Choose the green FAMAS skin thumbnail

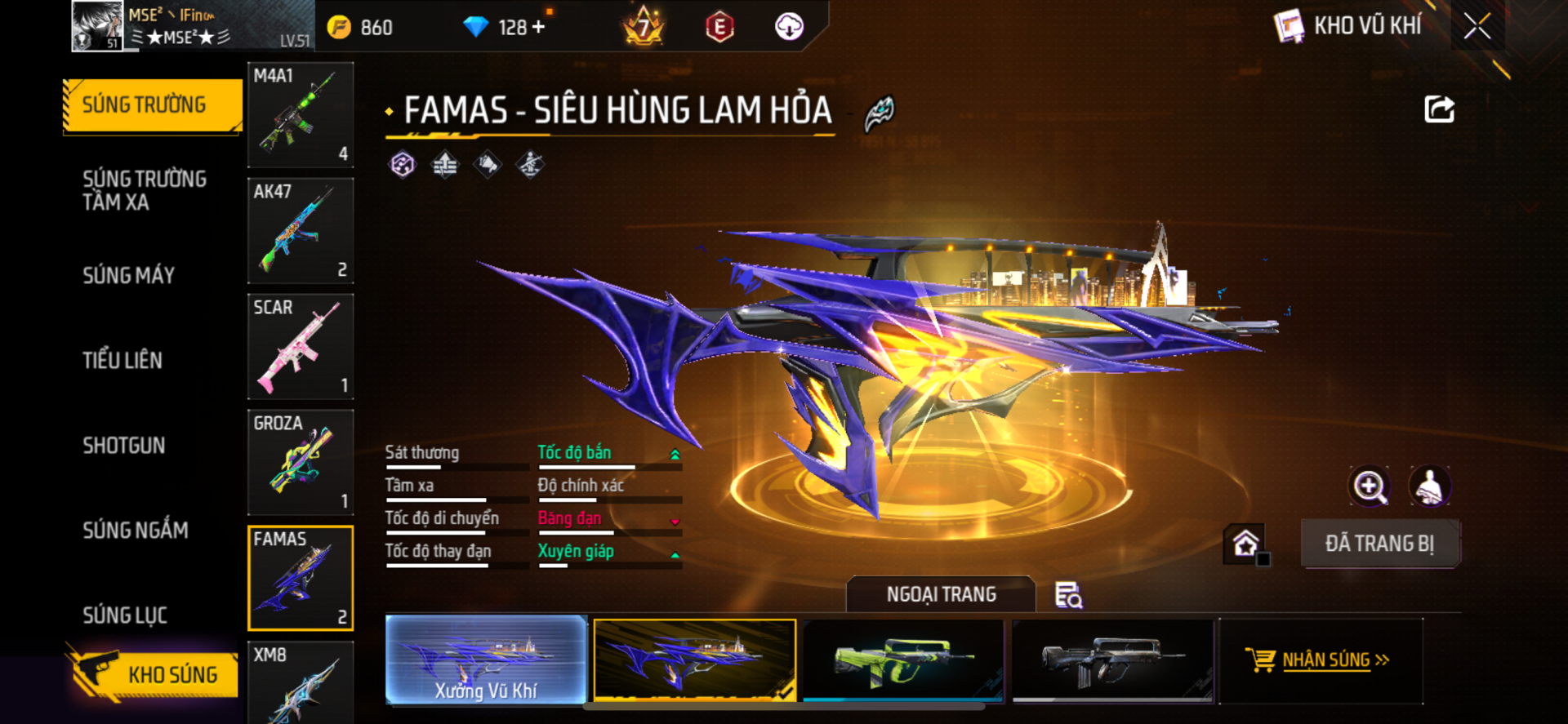tap(903, 660)
